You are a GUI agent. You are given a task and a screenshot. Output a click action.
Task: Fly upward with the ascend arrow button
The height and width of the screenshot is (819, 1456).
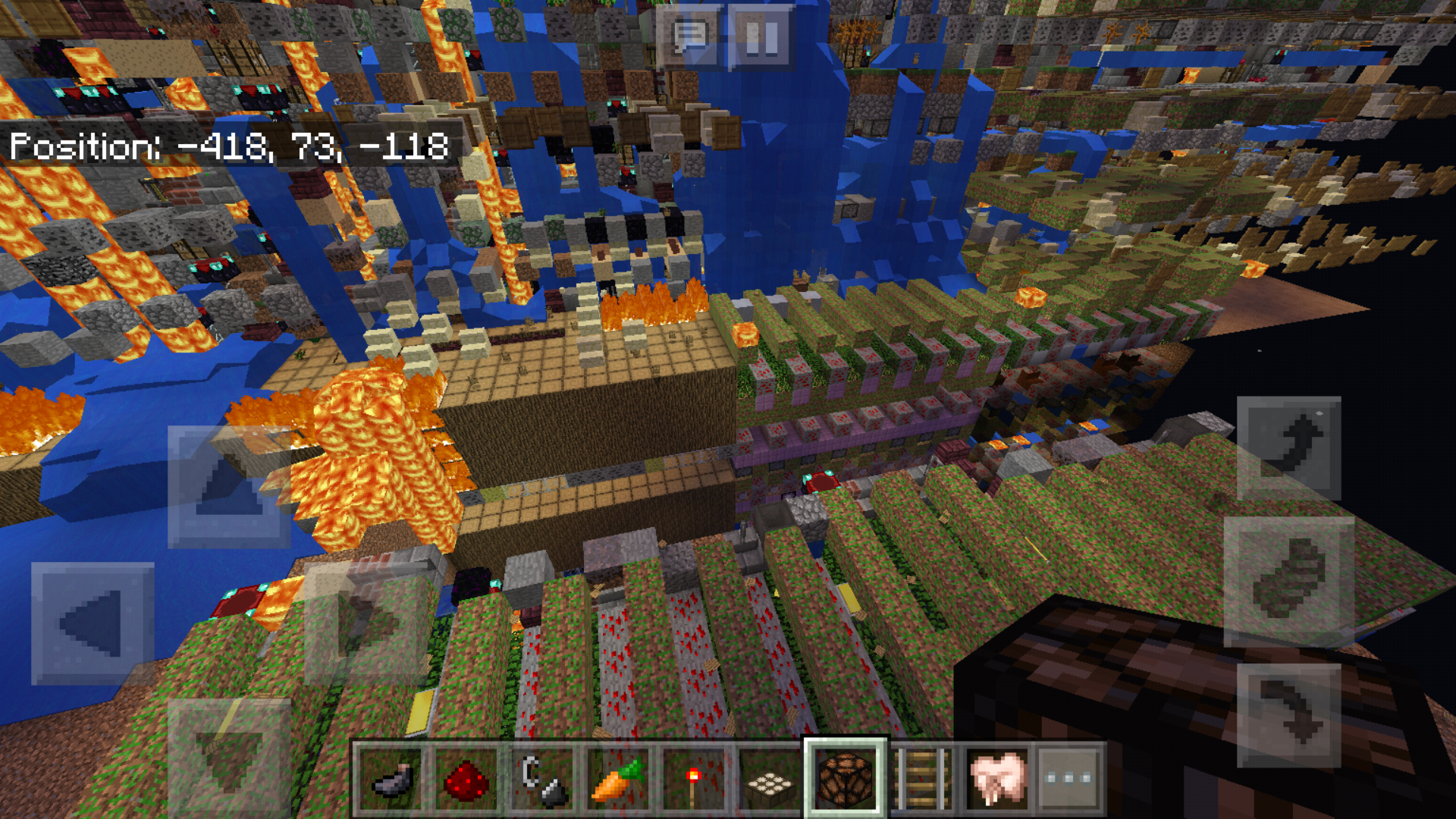[1288, 447]
